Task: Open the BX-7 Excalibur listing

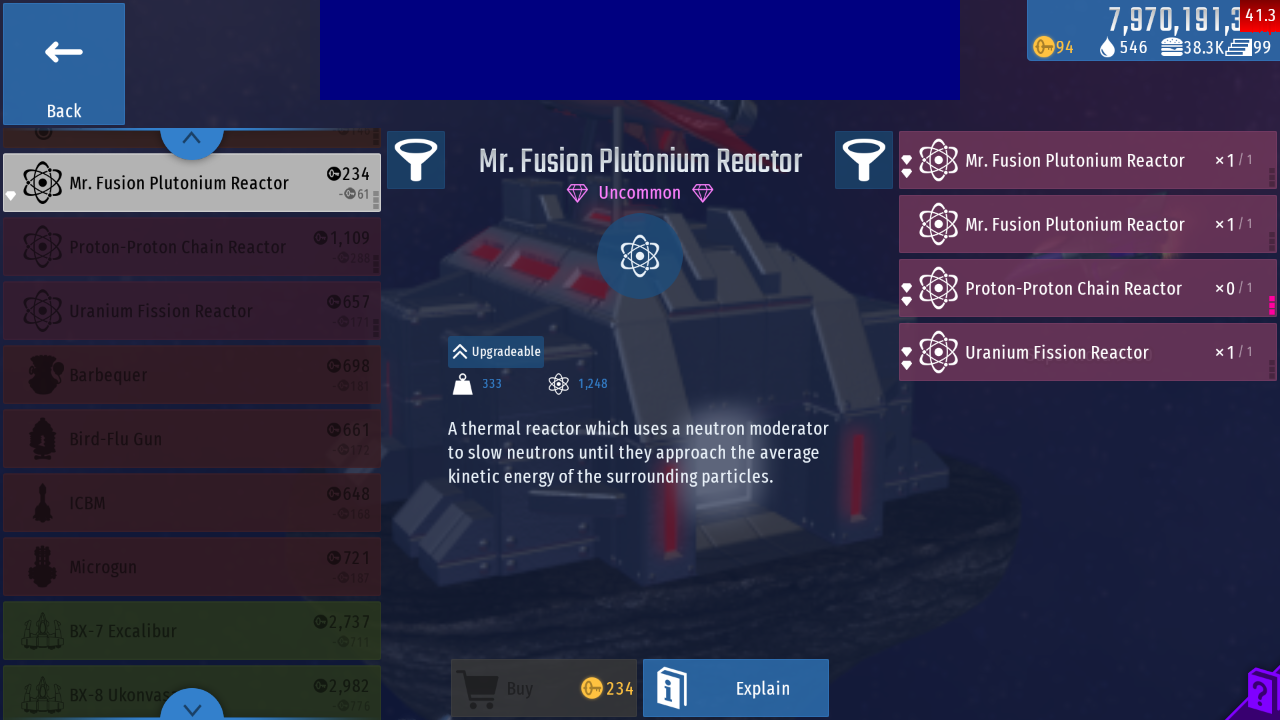Action: (191, 631)
